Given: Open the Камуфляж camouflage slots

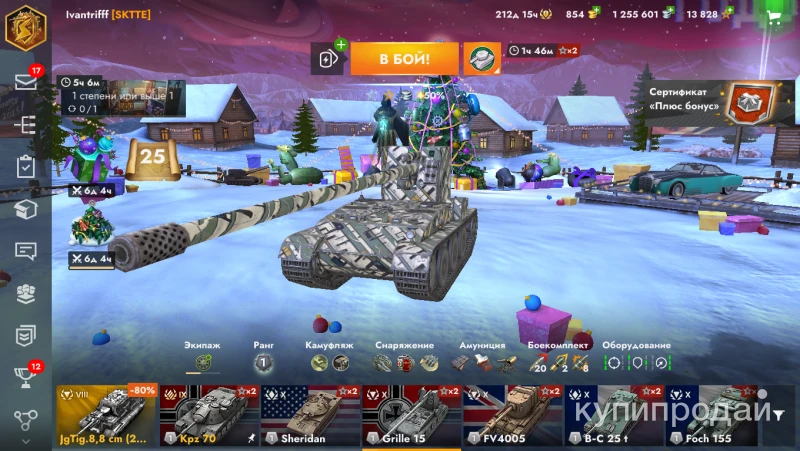Looking at the screenshot, I should [x=329, y=362].
